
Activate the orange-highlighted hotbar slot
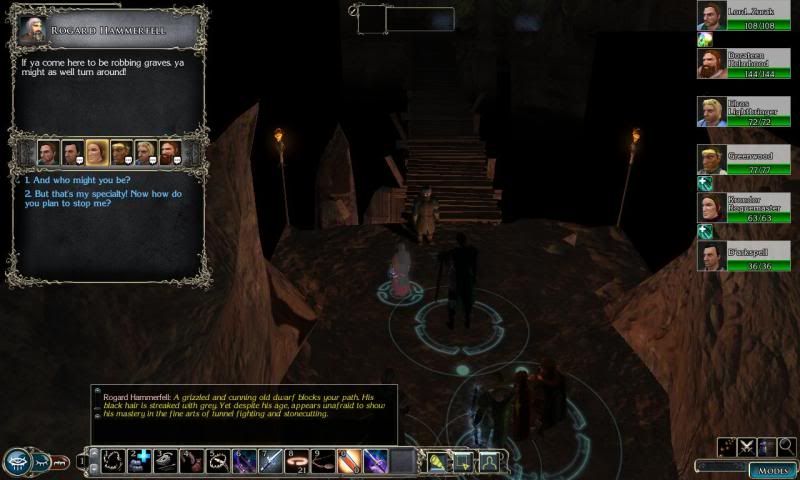tap(348, 461)
